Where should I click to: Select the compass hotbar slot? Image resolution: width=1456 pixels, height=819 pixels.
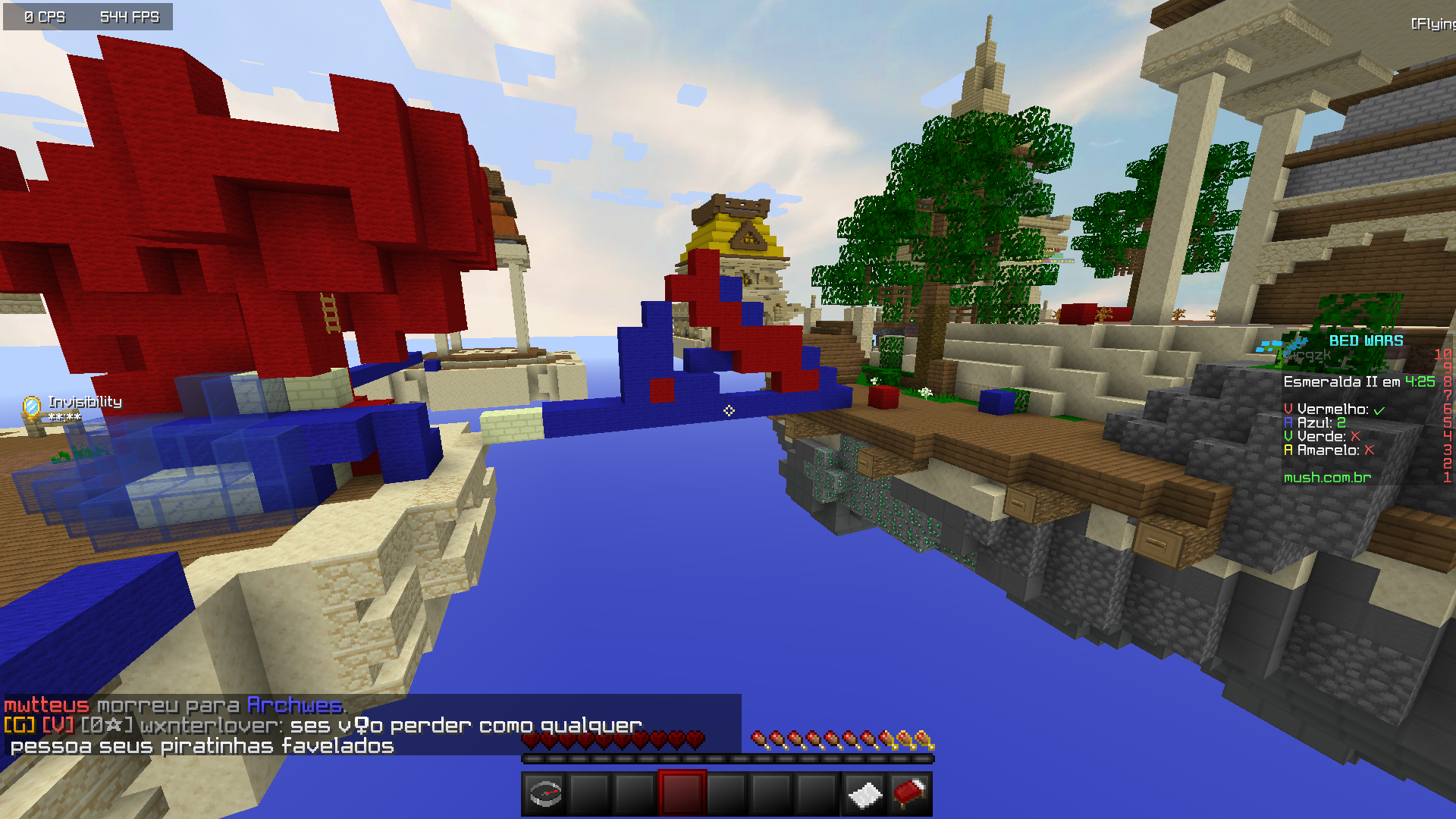click(x=545, y=794)
